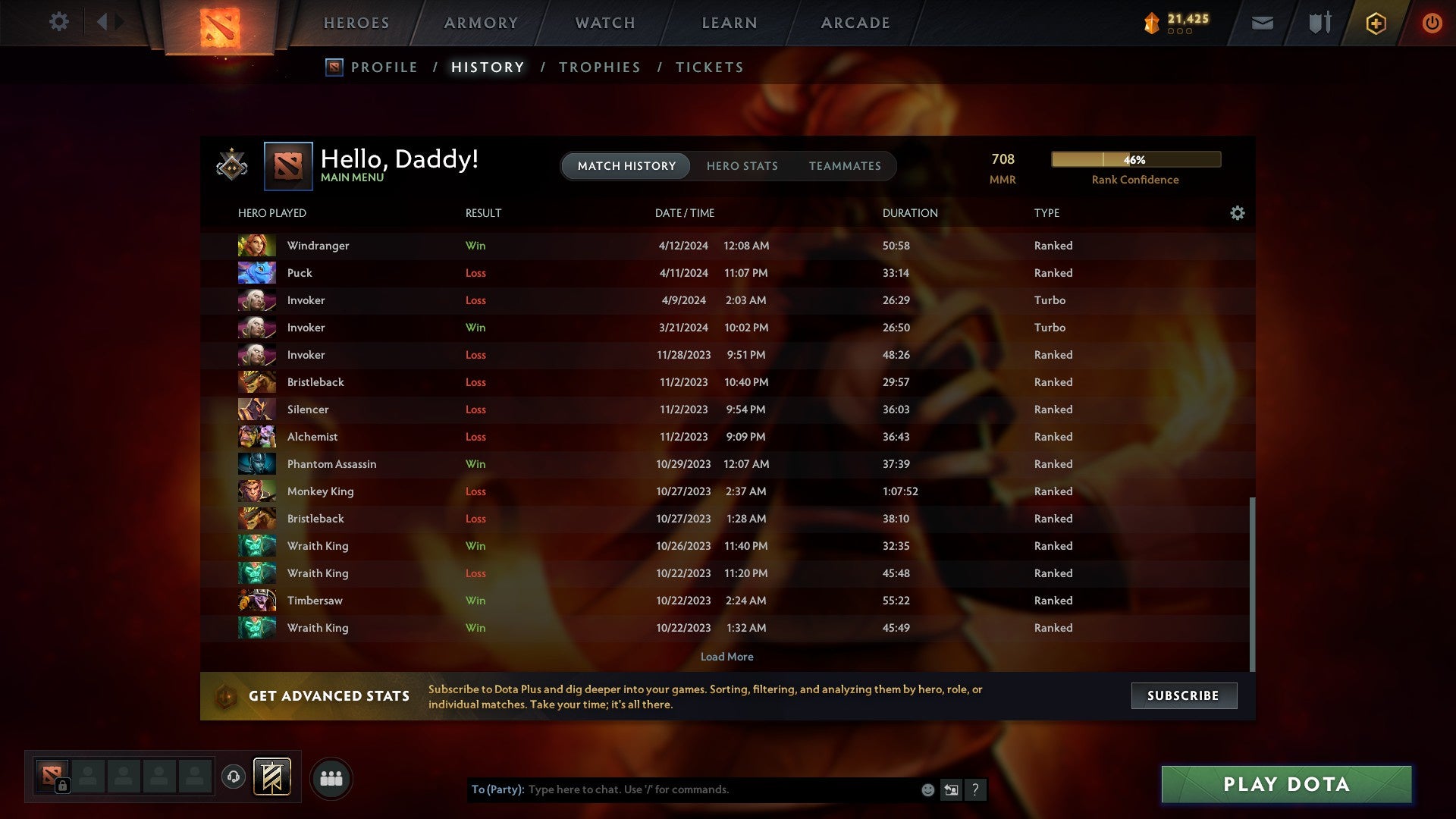The height and width of the screenshot is (819, 1456).
Task: Click the three-dot indicator under shard count
Action: coord(1180,32)
